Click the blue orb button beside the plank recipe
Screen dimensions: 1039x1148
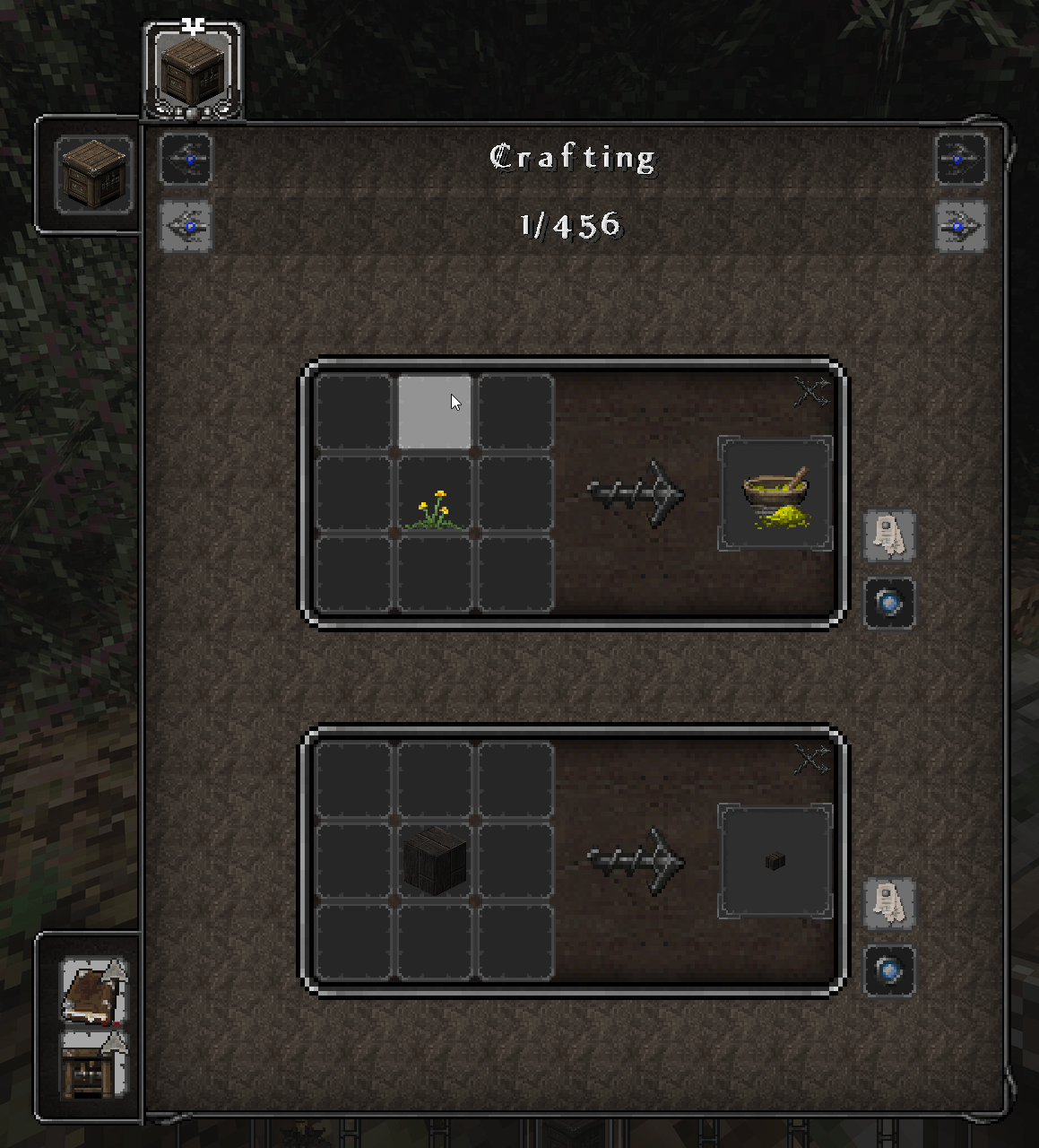[888, 970]
